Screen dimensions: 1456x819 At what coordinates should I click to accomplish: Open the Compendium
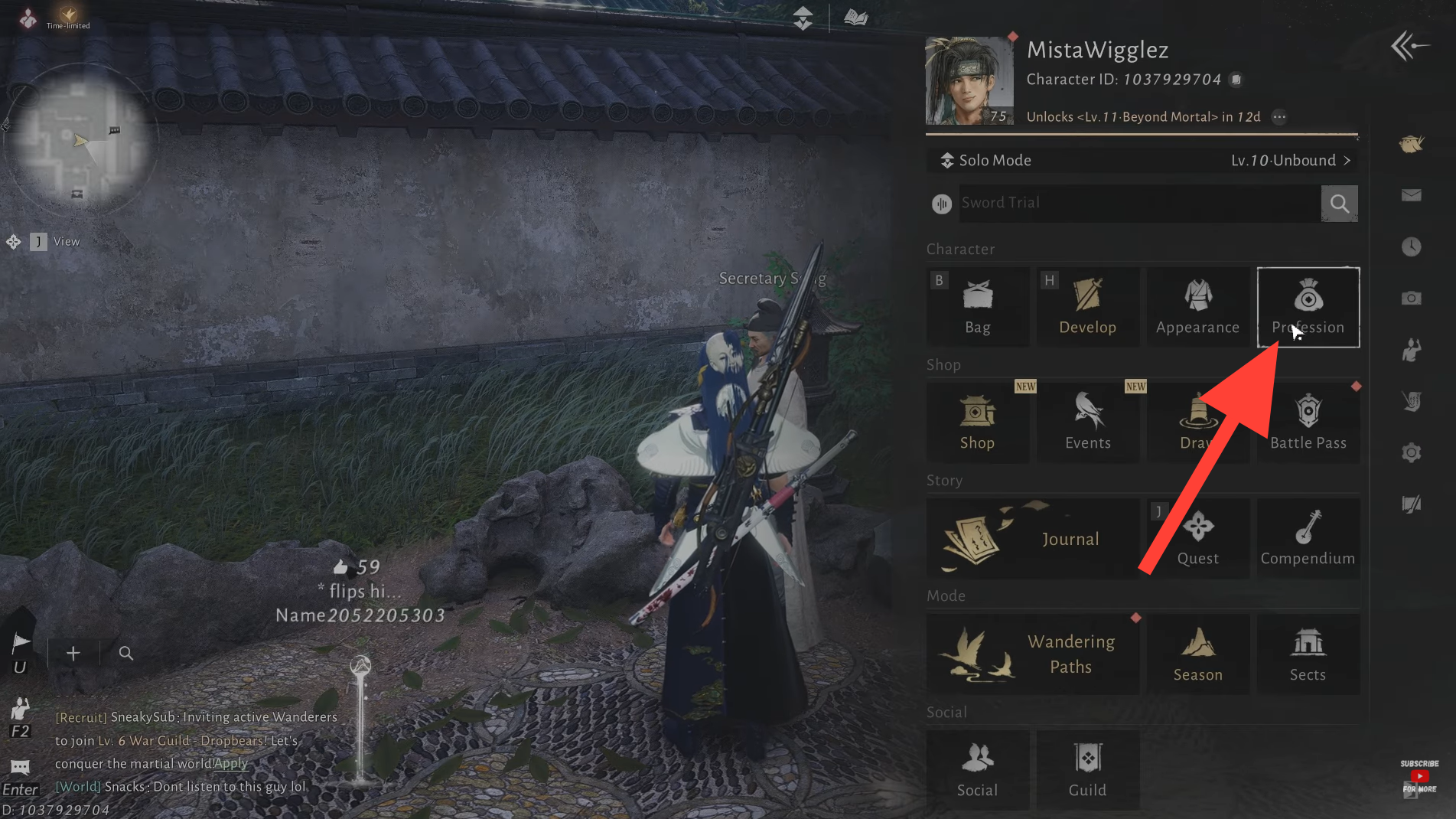coord(1308,538)
